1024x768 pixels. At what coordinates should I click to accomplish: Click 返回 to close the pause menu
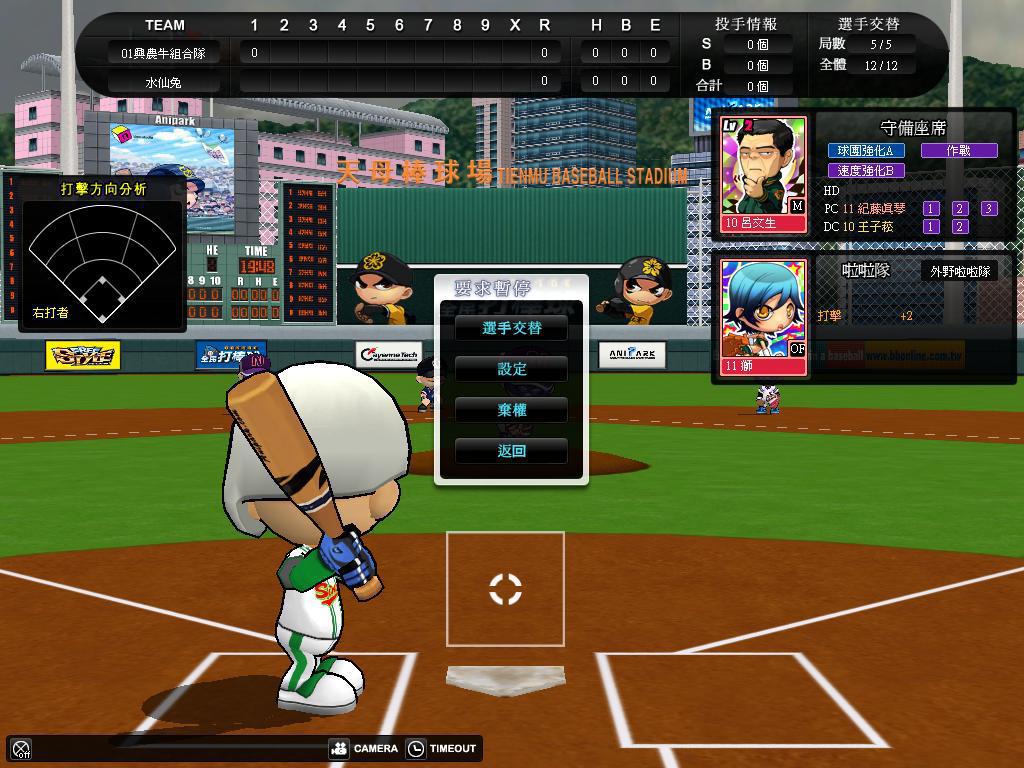pyautogui.click(x=511, y=451)
